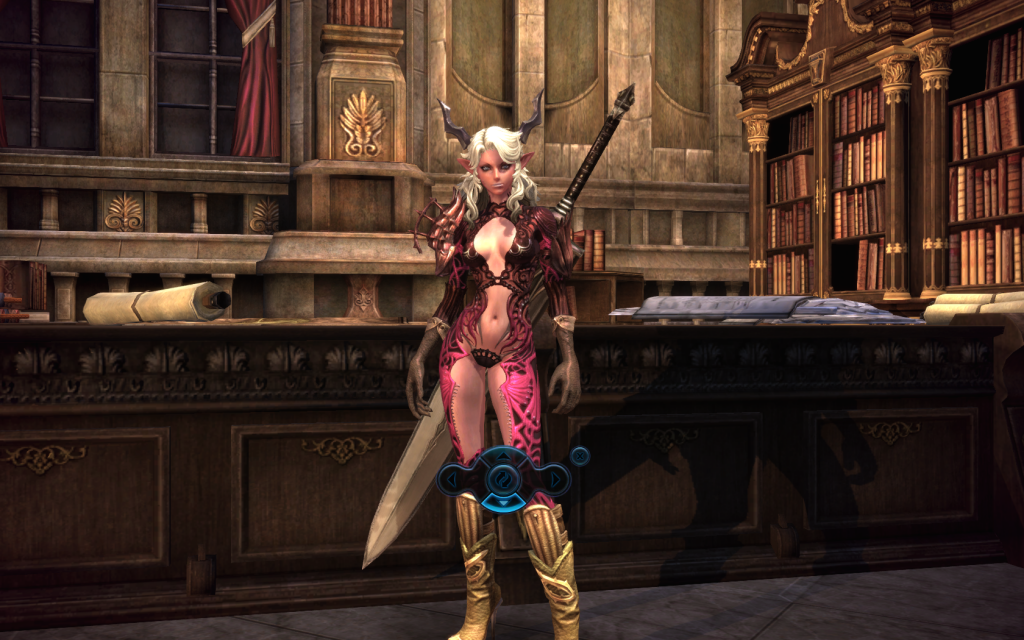Image resolution: width=1024 pixels, height=640 pixels.
Task: Click the highlighted down arrow on the camera control
Action: coord(505,501)
